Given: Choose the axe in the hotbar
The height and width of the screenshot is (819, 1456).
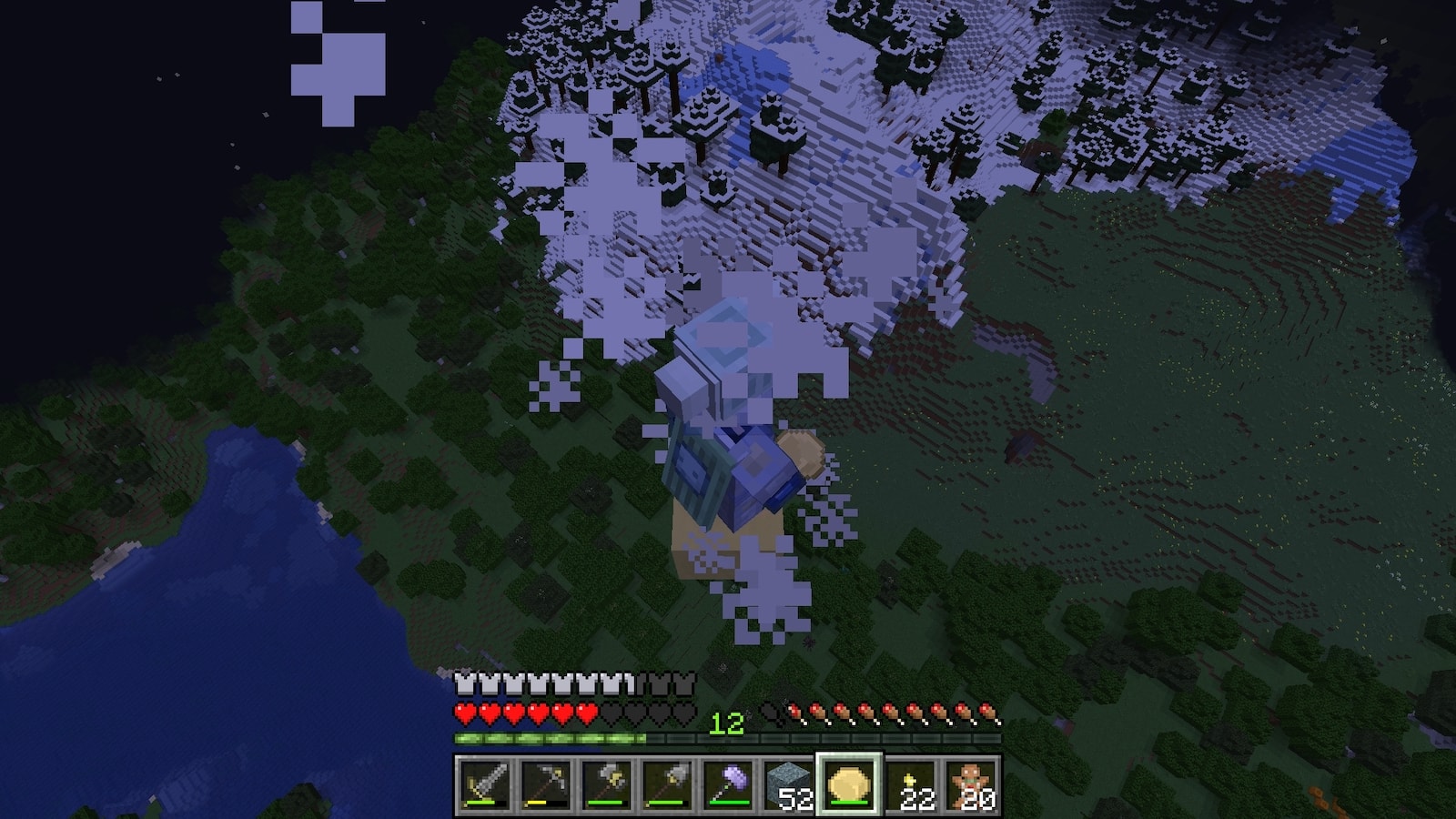Looking at the screenshot, I should click(x=606, y=784).
